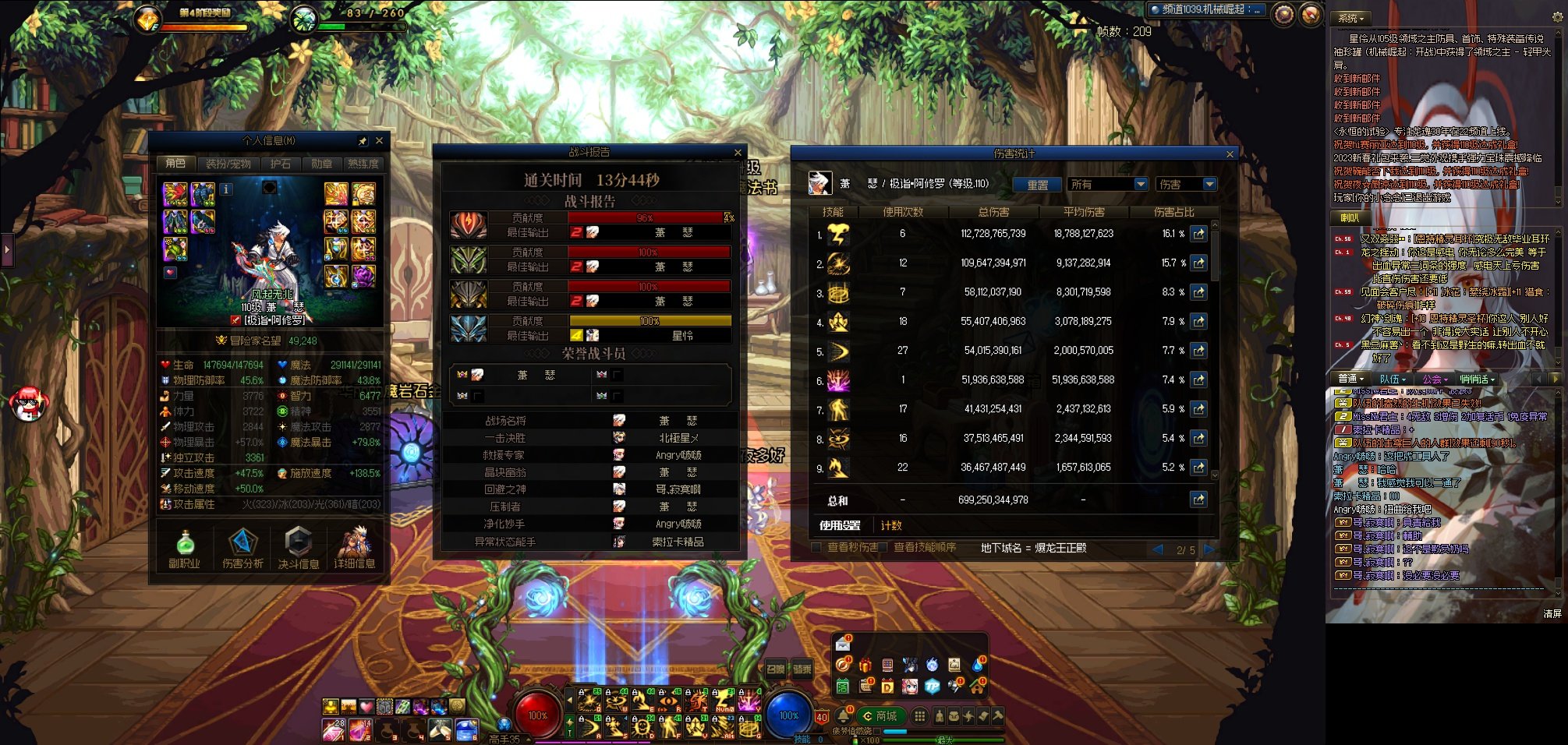Image resolution: width=1568 pixels, height=745 pixels.
Task: Show the 熟练度 tab
Action: 363,164
